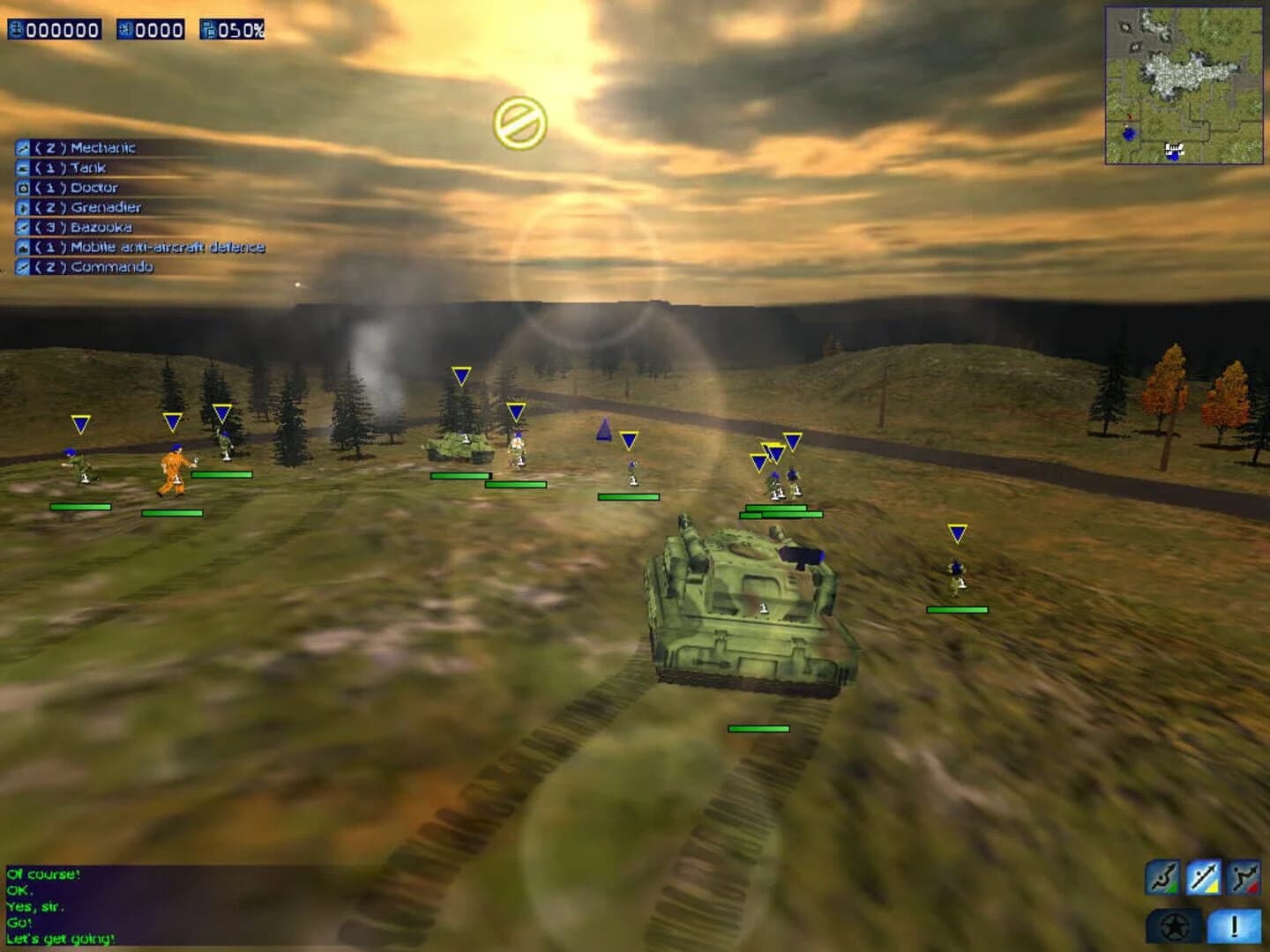Viewport: 1270px width, 952px height.
Task: Click the money counter coin icon
Action: 16,28
